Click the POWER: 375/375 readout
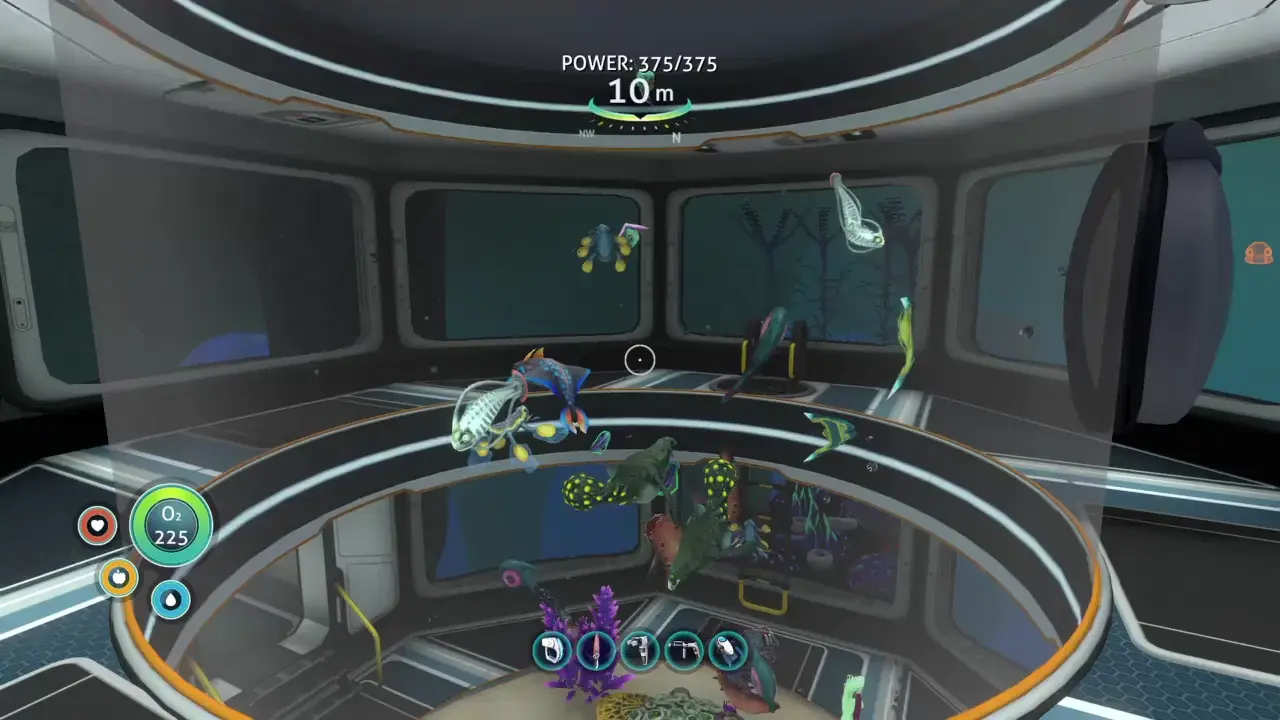Image resolution: width=1280 pixels, height=720 pixels. click(638, 63)
